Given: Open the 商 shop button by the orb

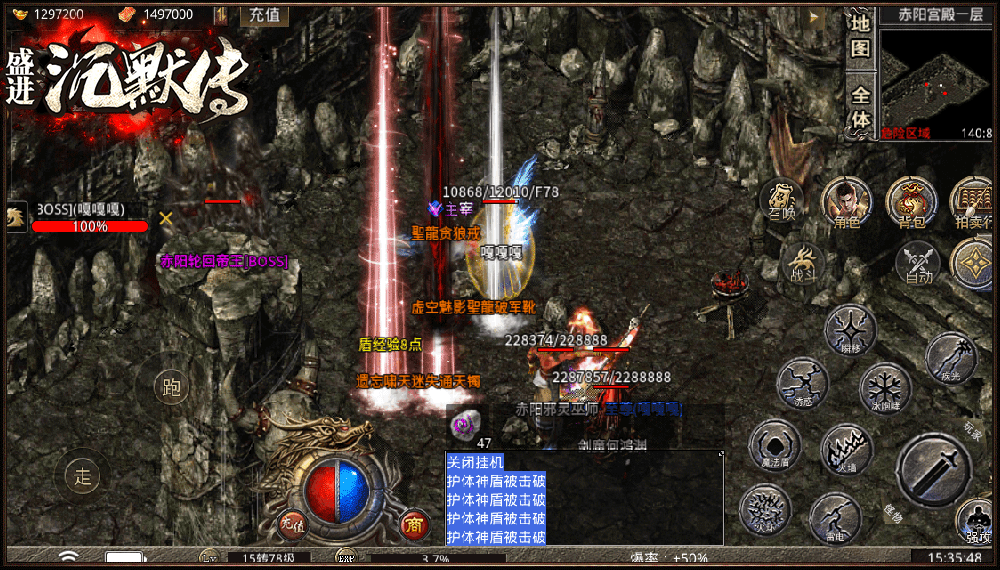Looking at the screenshot, I should (x=413, y=522).
